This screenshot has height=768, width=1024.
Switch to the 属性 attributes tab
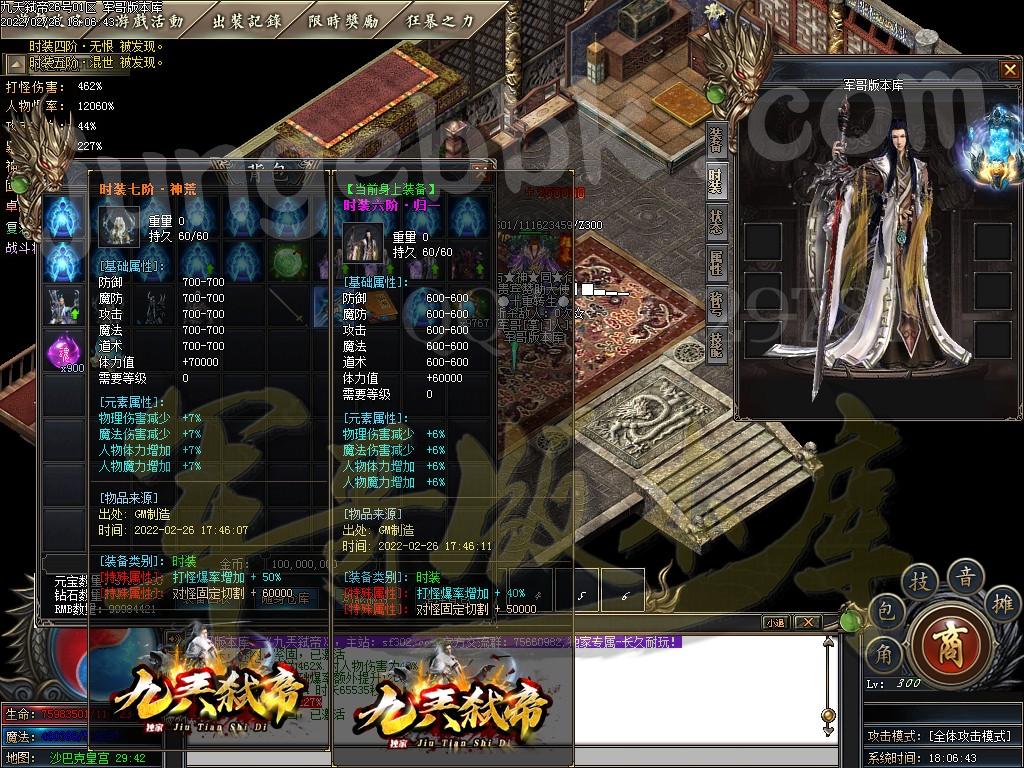point(716,263)
